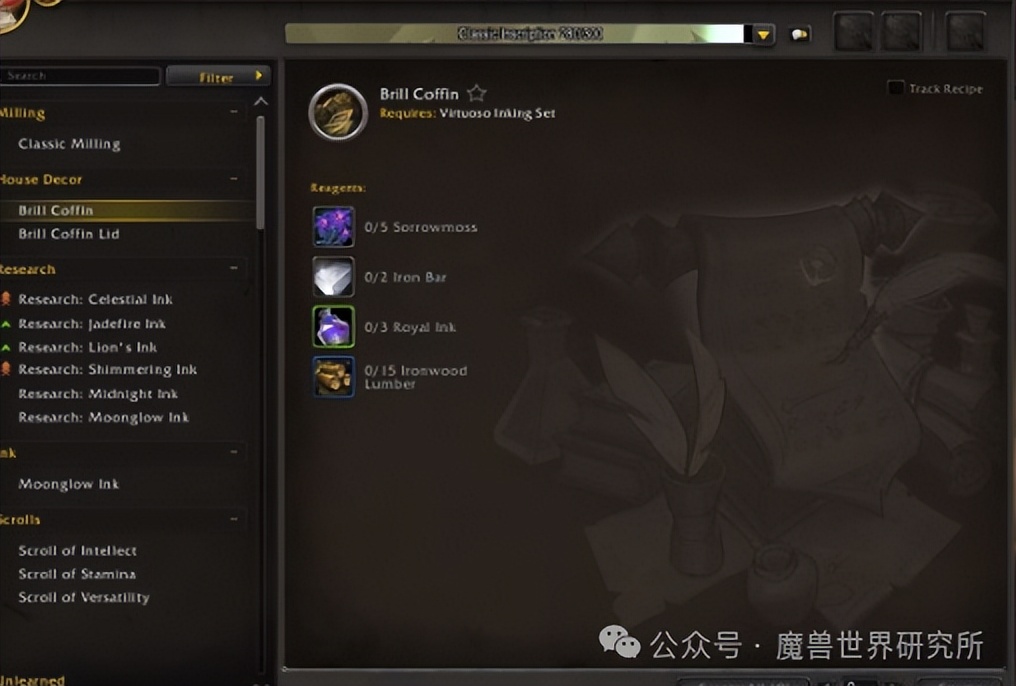1016x686 pixels.
Task: Open the Classic Milling recipe
Action: [69, 144]
